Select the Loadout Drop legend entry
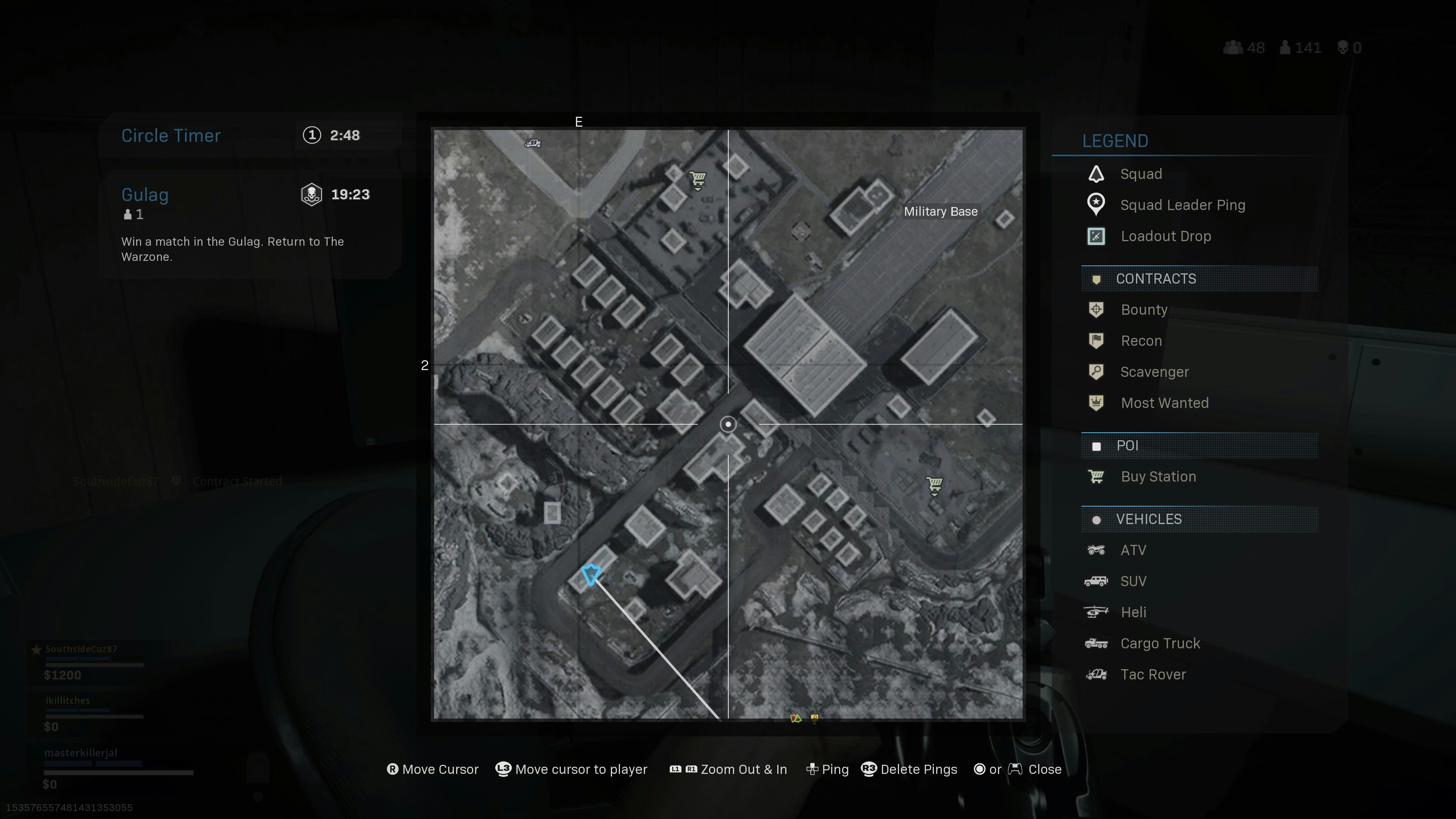The image size is (1456, 819). coord(1165,236)
